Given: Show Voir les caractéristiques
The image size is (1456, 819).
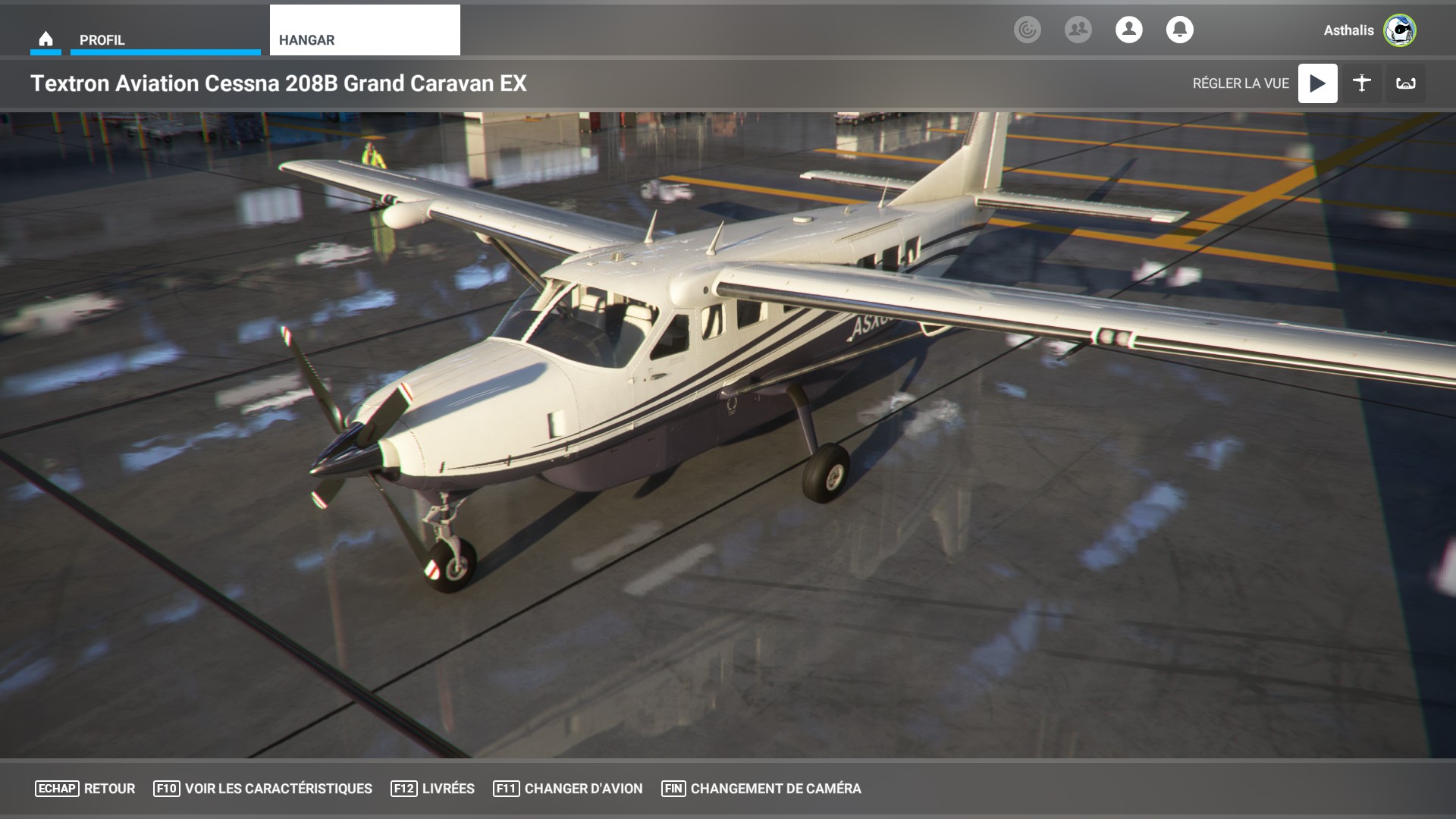Looking at the screenshot, I should [x=262, y=789].
